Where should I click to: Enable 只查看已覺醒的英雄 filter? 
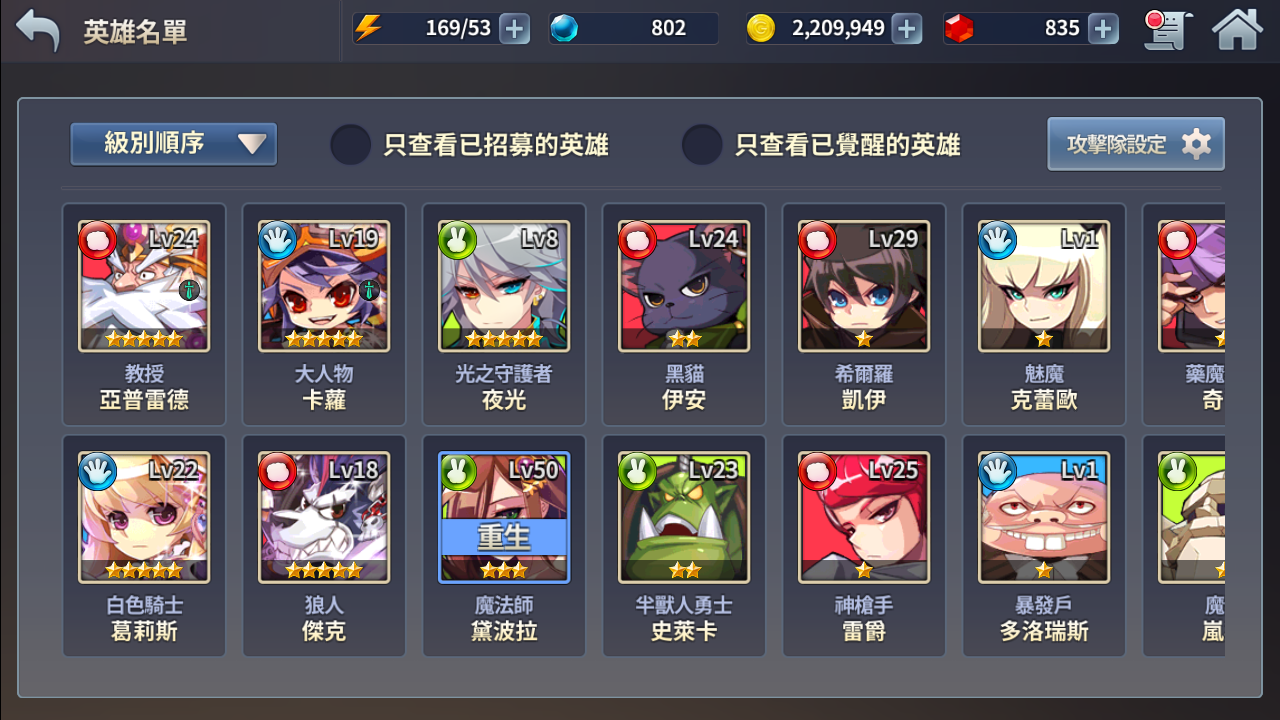point(700,144)
